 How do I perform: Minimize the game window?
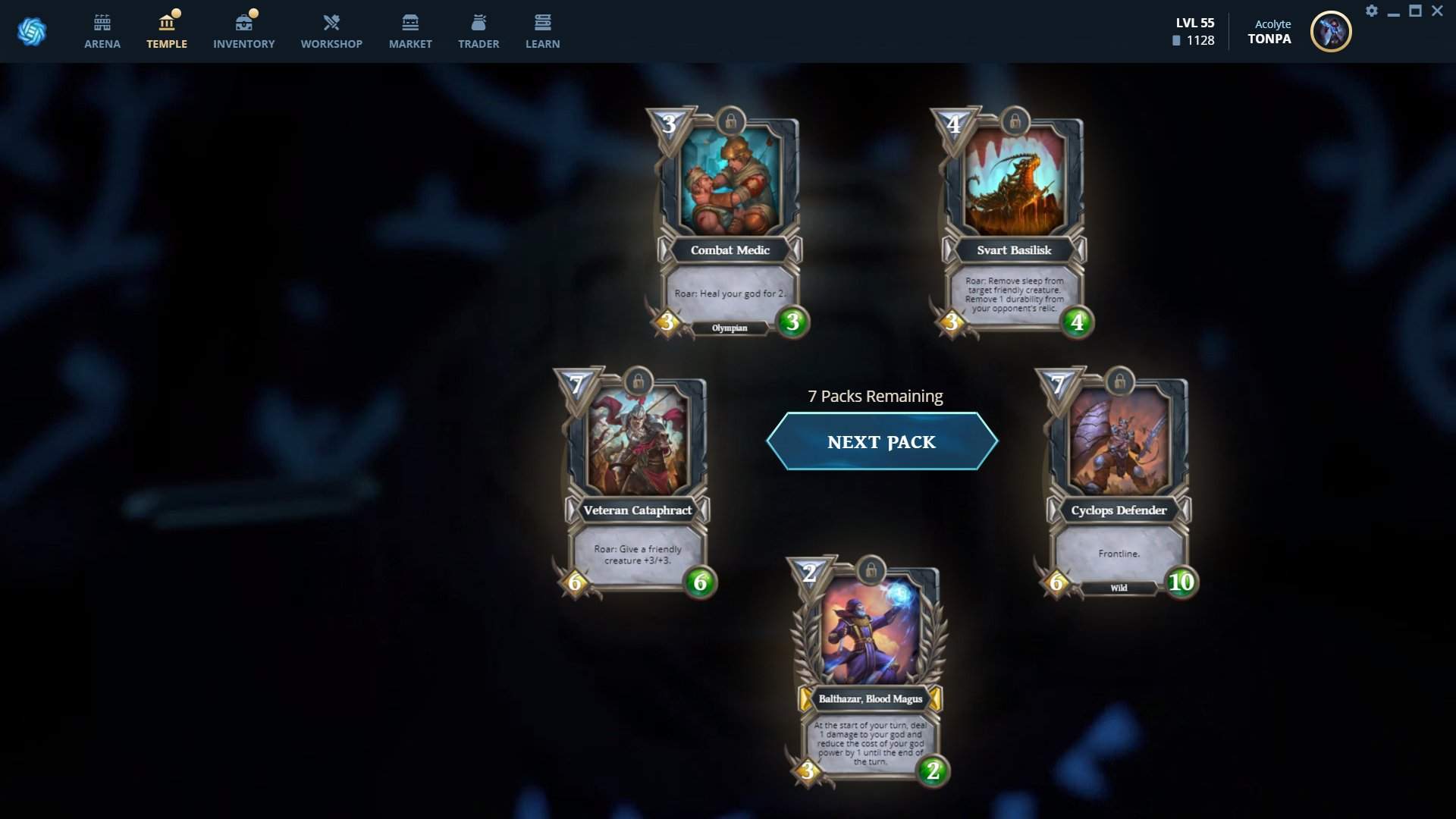tap(1394, 12)
